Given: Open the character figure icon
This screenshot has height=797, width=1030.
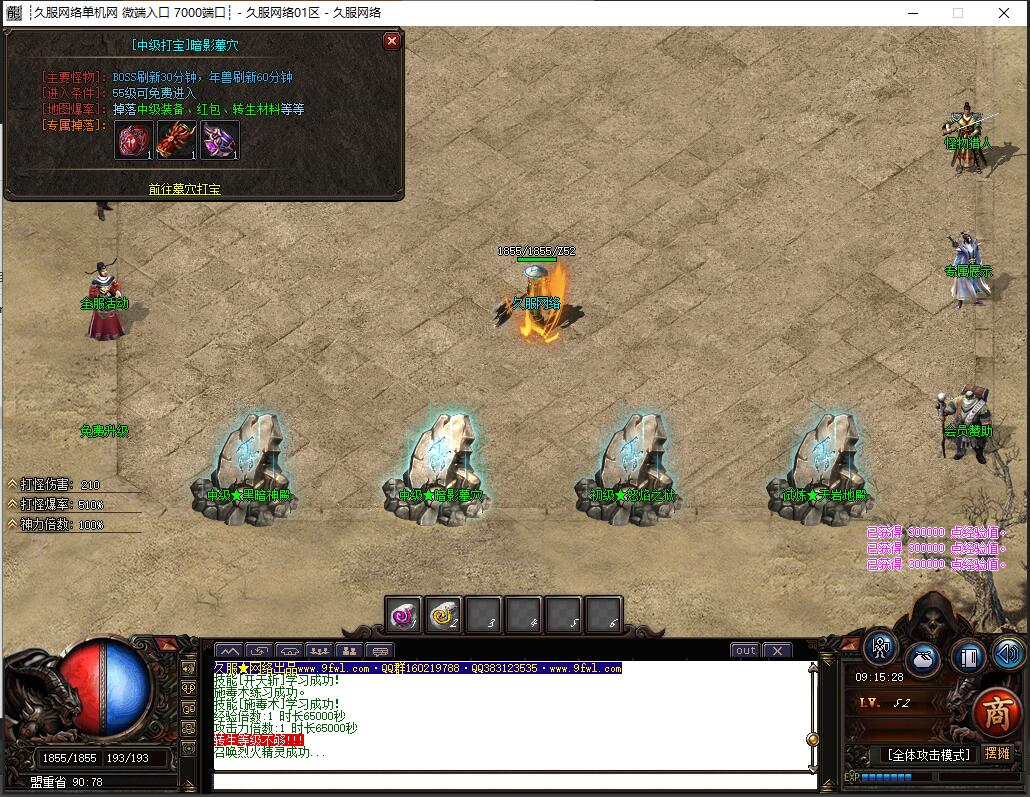Looking at the screenshot, I should 881,648.
